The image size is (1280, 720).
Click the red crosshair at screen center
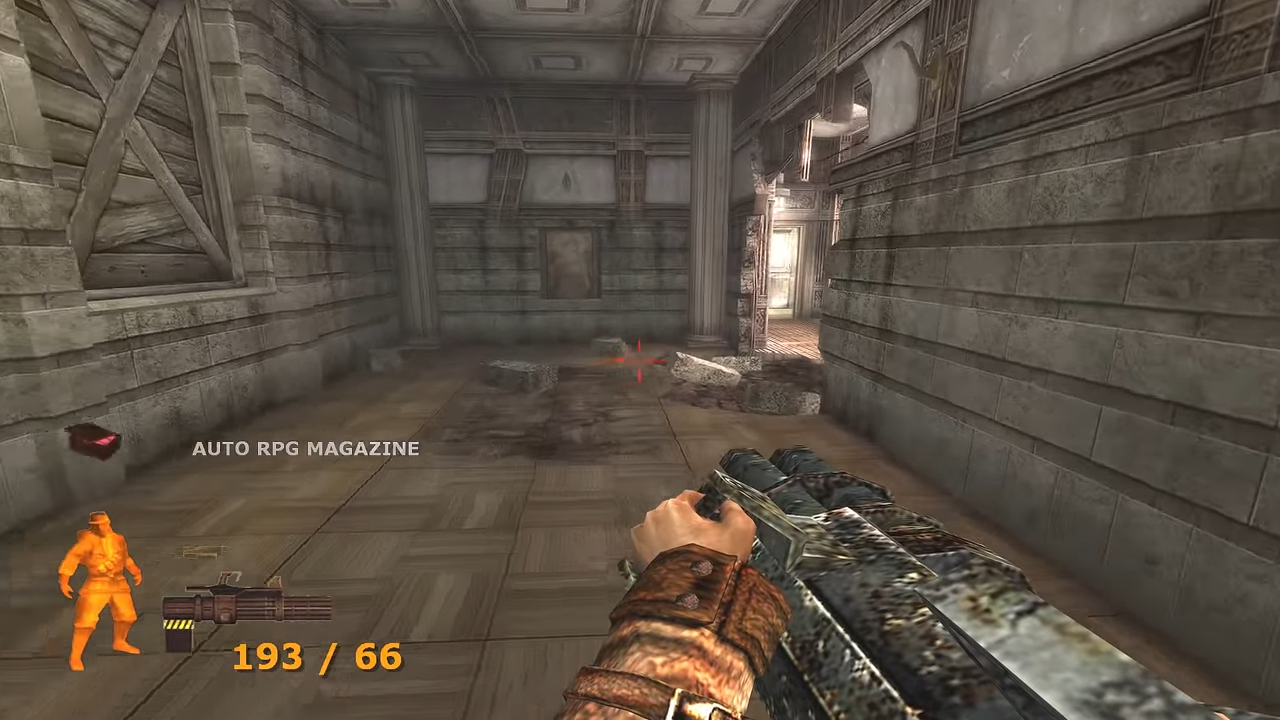pyautogui.click(x=638, y=362)
